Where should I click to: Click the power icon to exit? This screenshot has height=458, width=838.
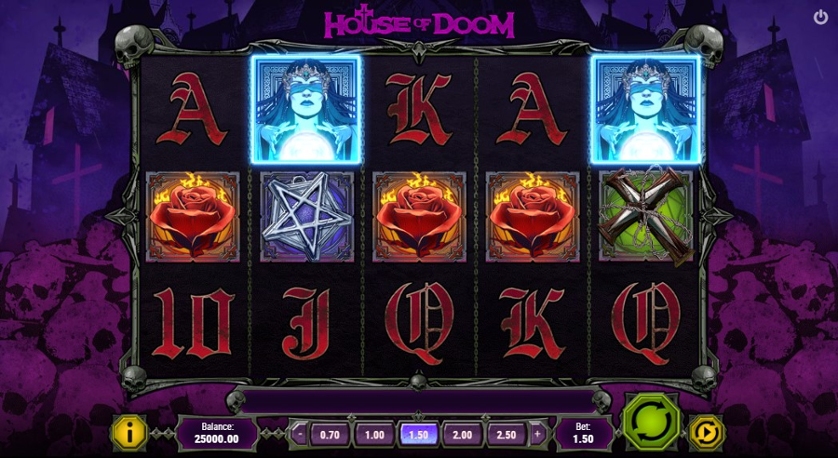coord(821,18)
